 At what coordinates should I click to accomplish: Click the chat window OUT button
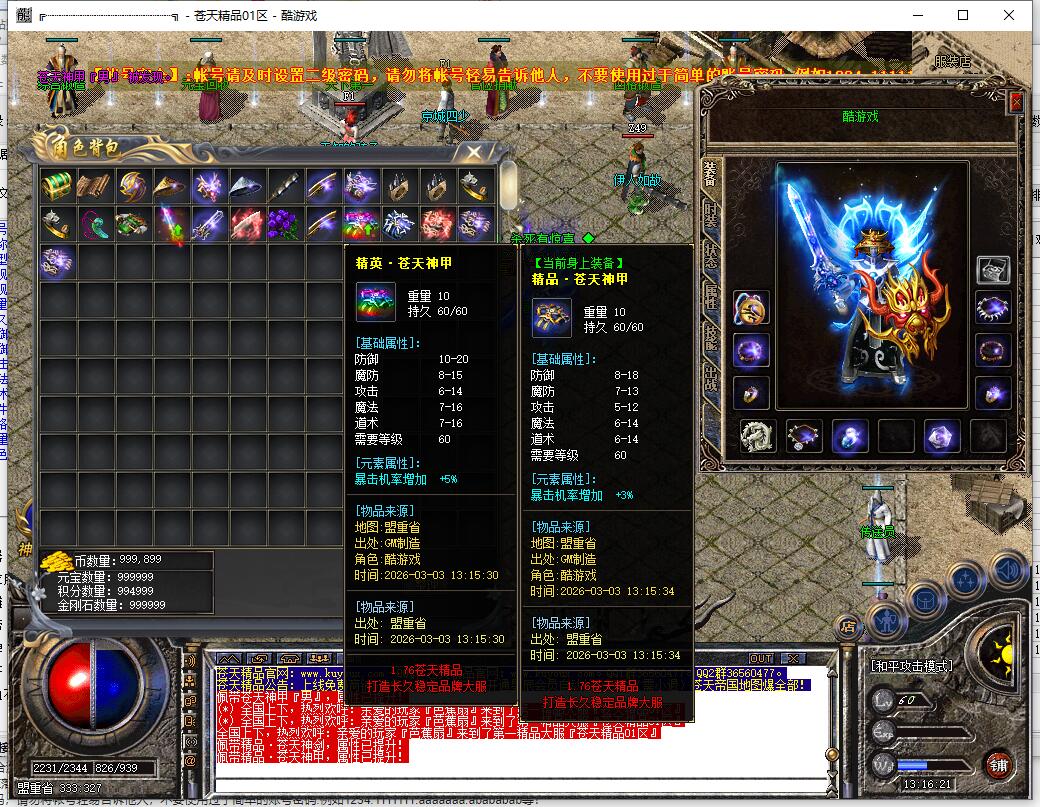coord(761,658)
